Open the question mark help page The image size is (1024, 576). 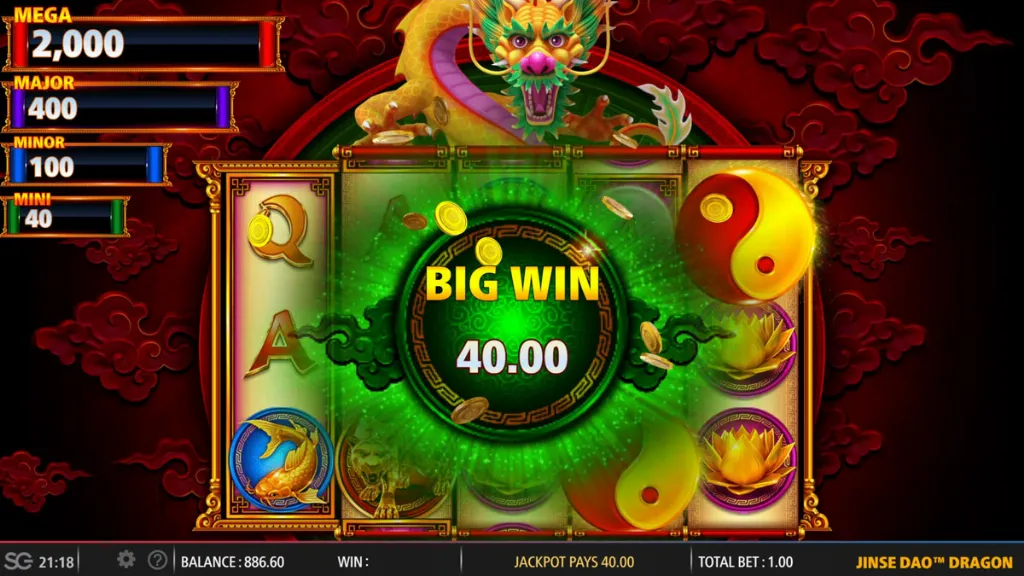pos(157,560)
